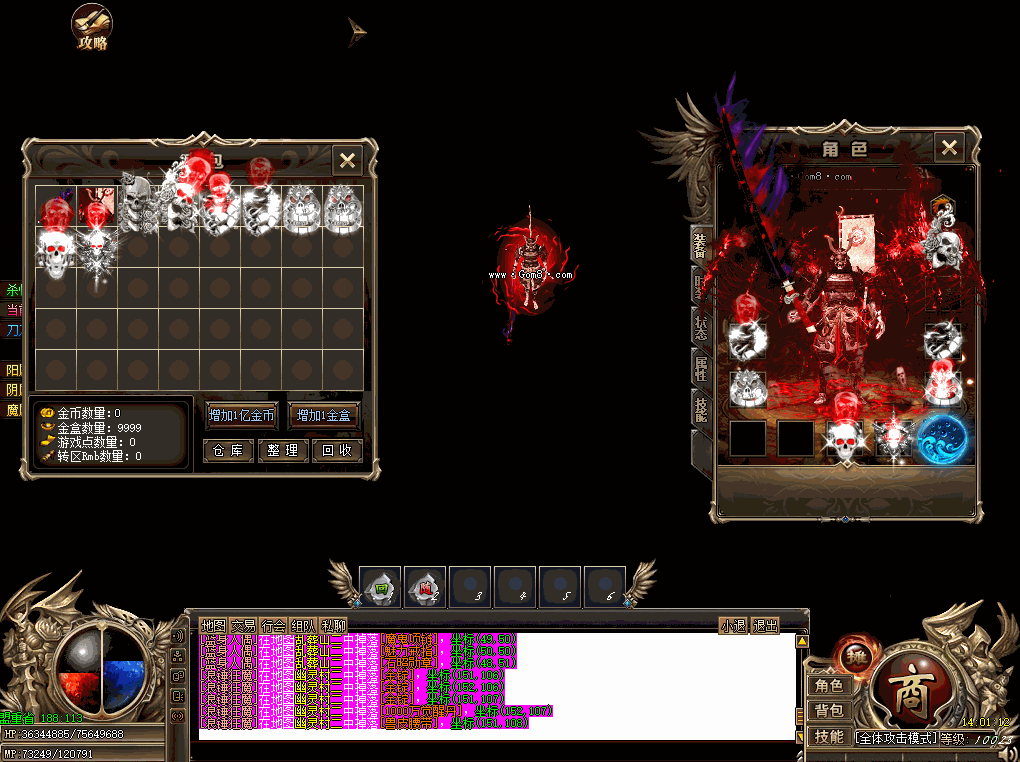Viewport: 1020px width, 762px height.
Task: Switch to the 状态 status tab
Action: click(x=700, y=326)
